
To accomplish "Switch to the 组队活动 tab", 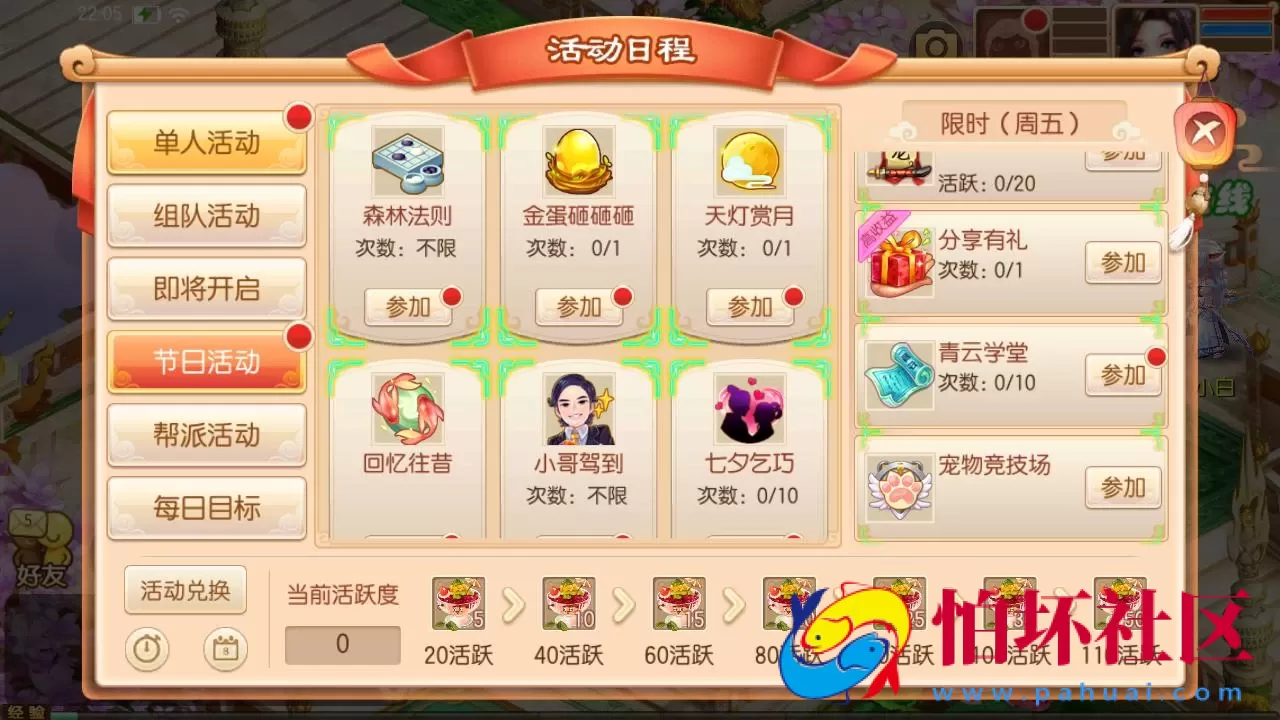I will click(x=206, y=216).
